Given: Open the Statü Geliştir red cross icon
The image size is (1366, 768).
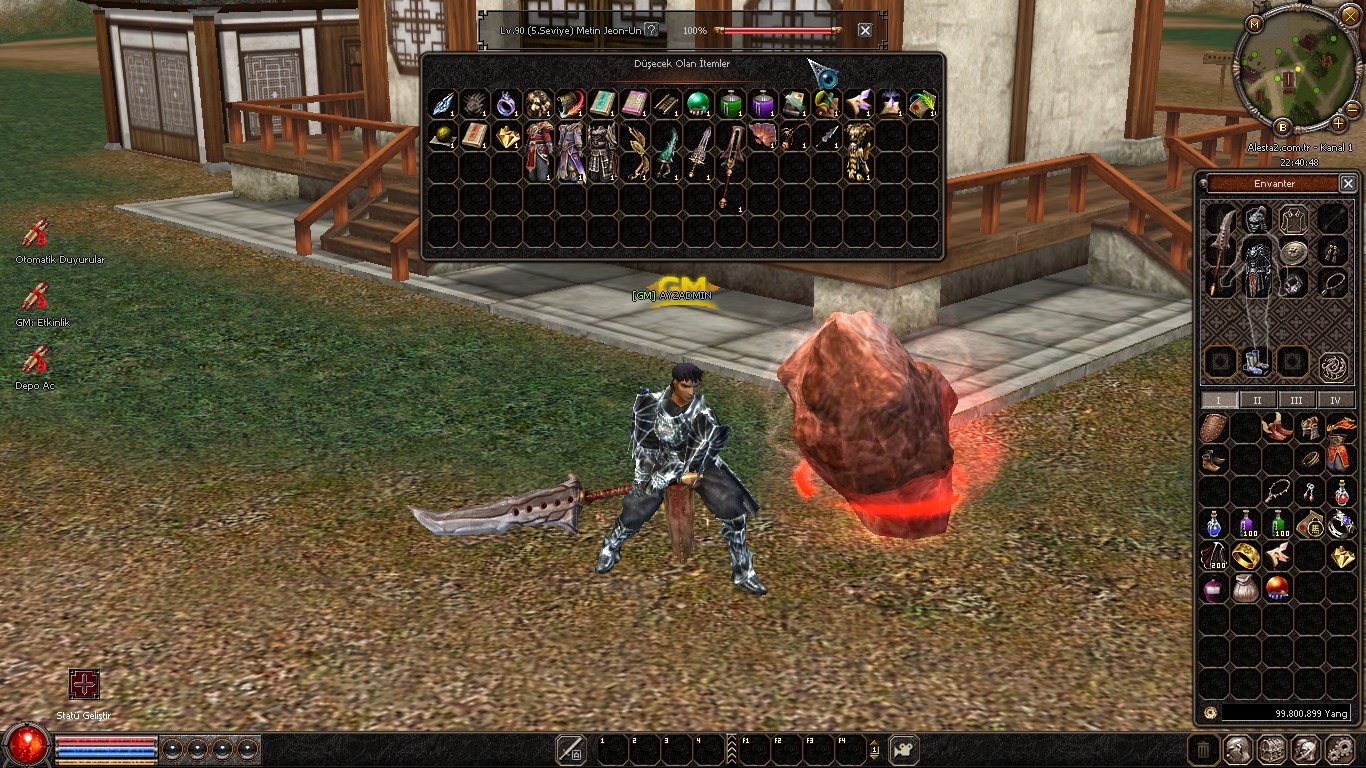Looking at the screenshot, I should (84, 684).
